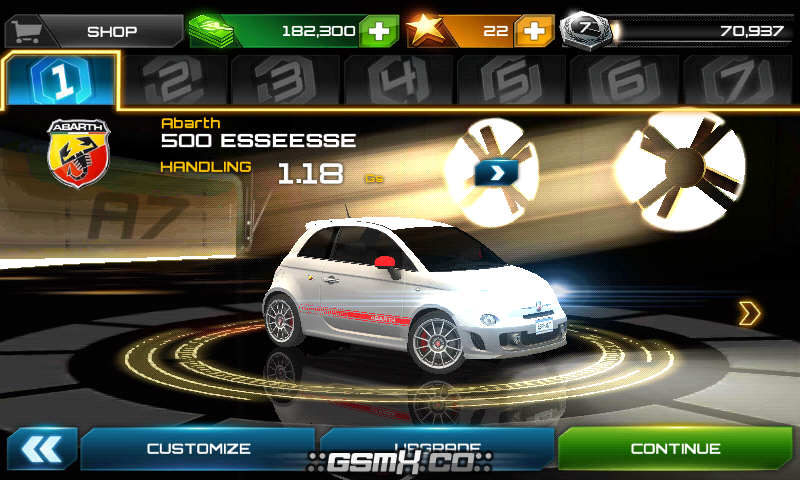Screen dimensions: 800x480
Task: Cycle car stat with blue arrow button
Action: [497, 173]
